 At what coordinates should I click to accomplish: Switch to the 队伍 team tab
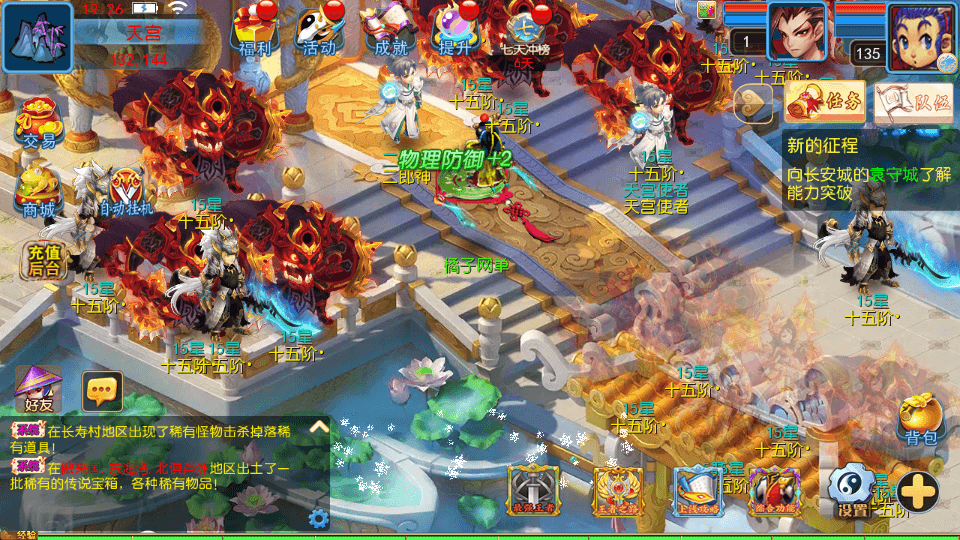[x=913, y=100]
